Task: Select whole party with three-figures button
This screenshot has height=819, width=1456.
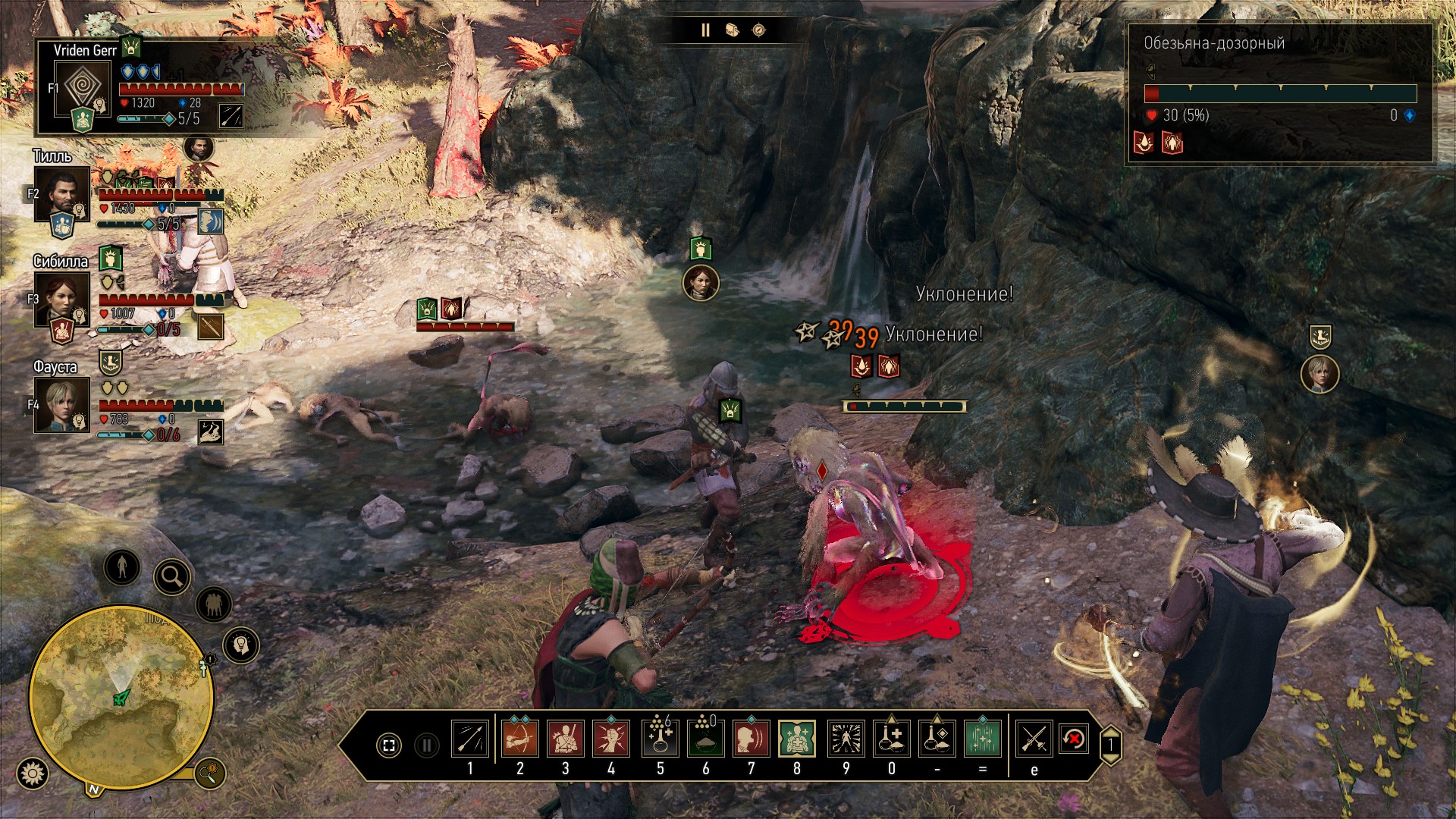Action: pyautogui.click(x=214, y=605)
